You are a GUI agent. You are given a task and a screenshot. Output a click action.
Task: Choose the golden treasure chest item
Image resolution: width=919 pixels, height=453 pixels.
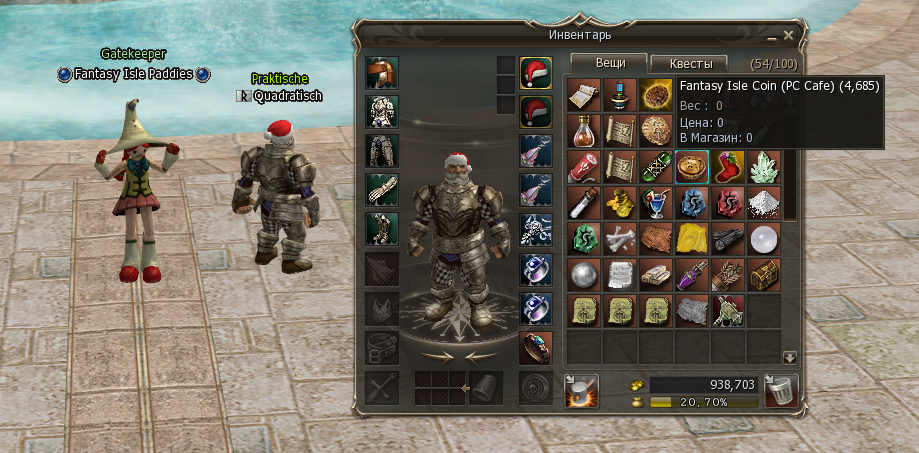(x=764, y=275)
